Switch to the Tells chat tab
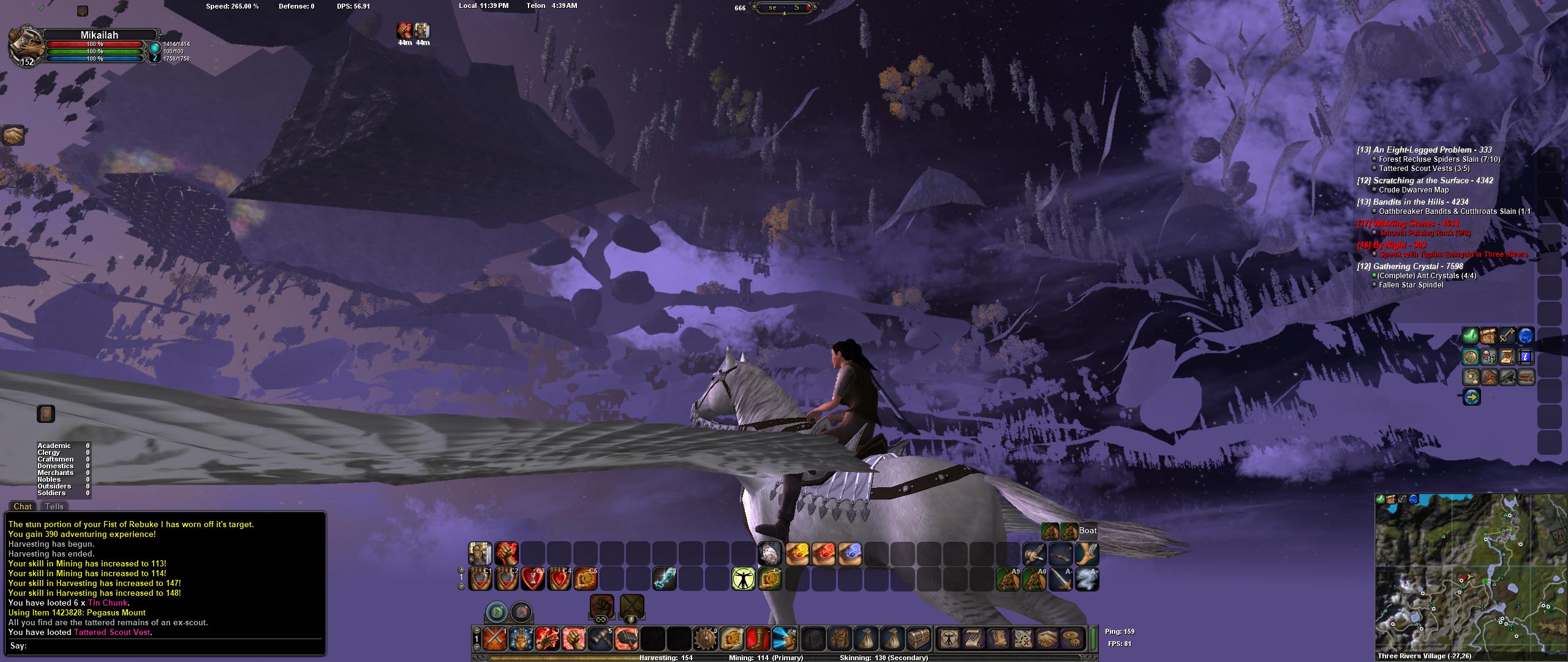Image resolution: width=1568 pixels, height=662 pixels. point(54,506)
